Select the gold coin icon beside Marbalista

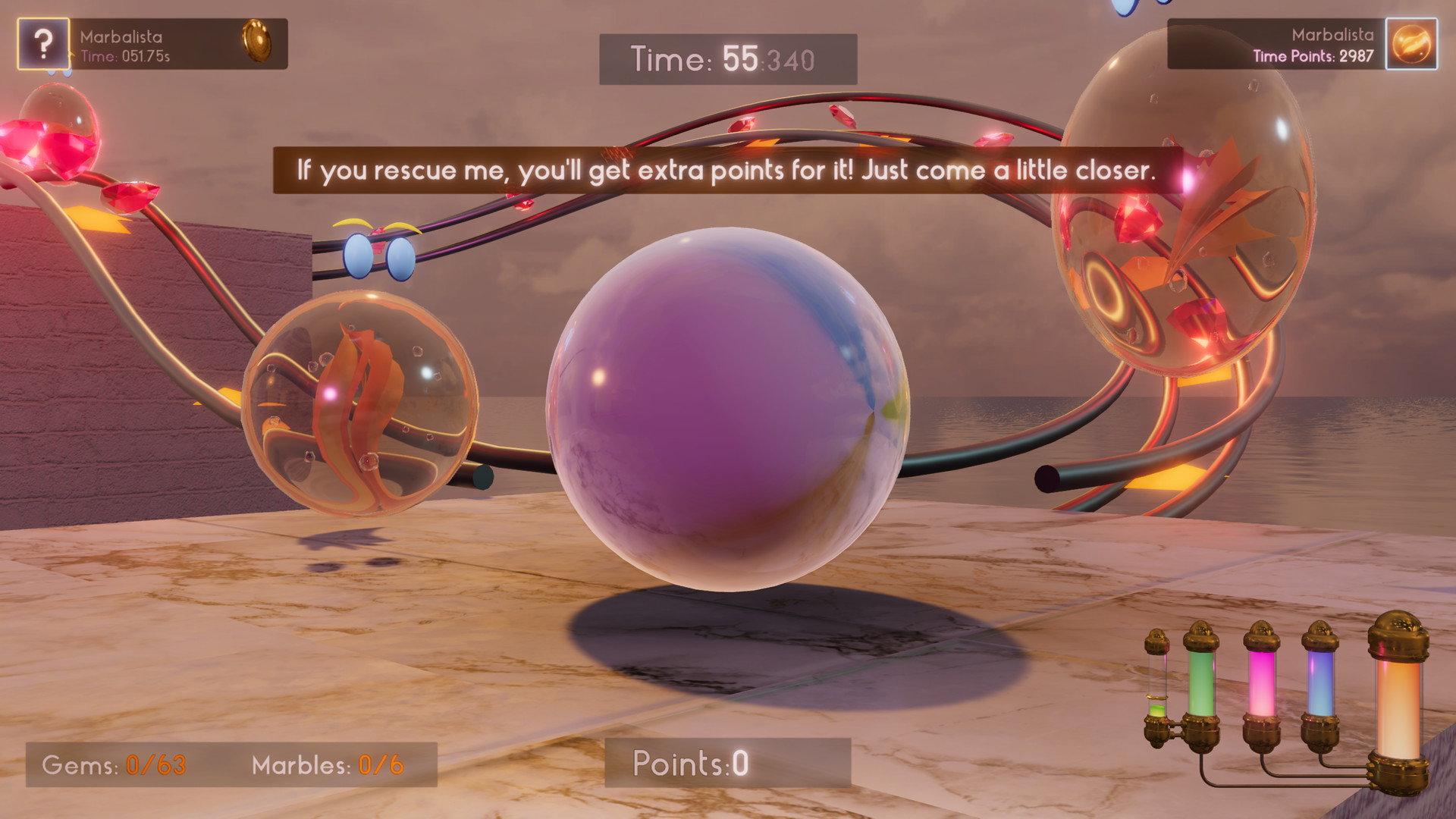click(258, 43)
